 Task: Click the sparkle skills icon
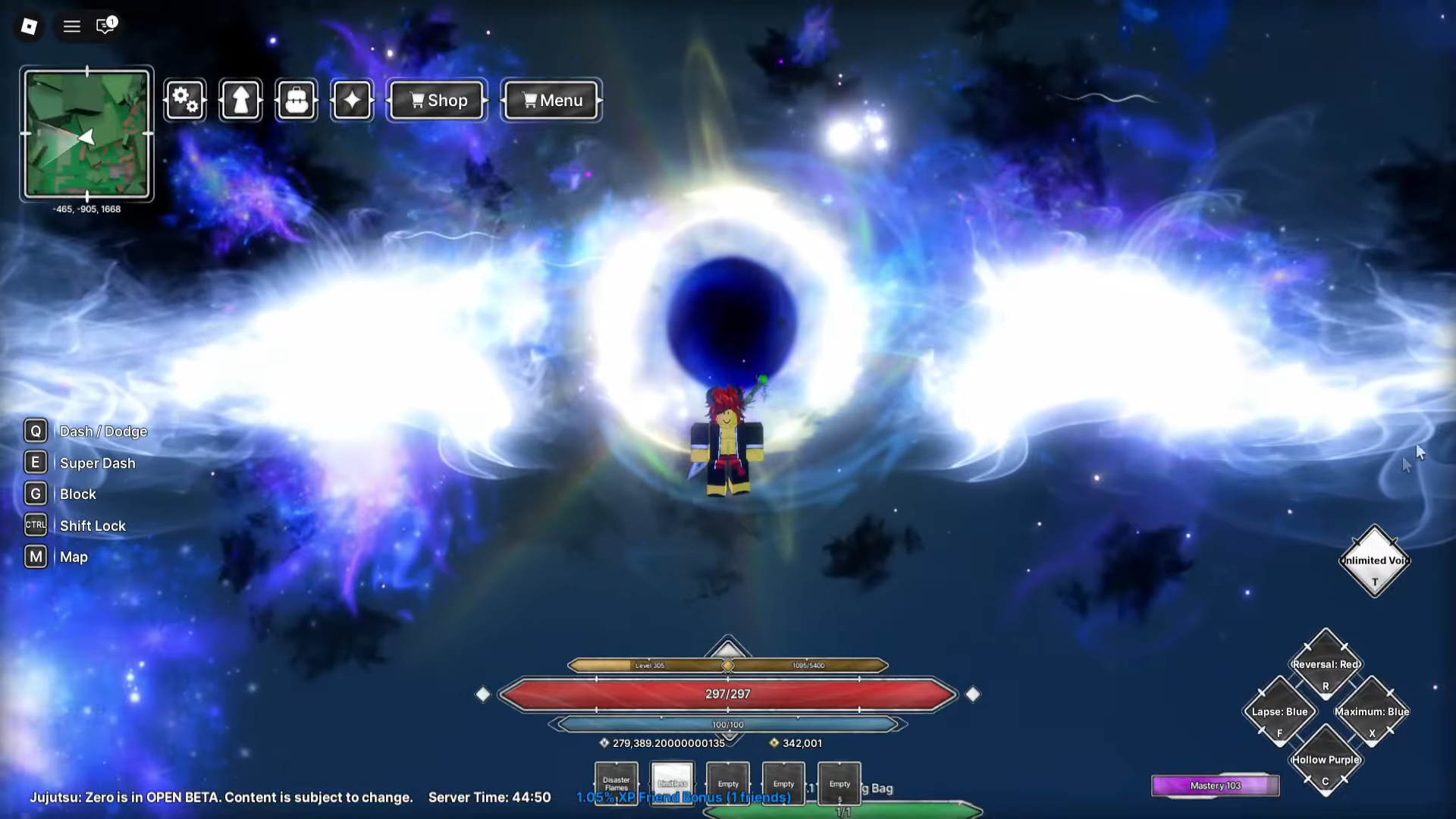(351, 99)
